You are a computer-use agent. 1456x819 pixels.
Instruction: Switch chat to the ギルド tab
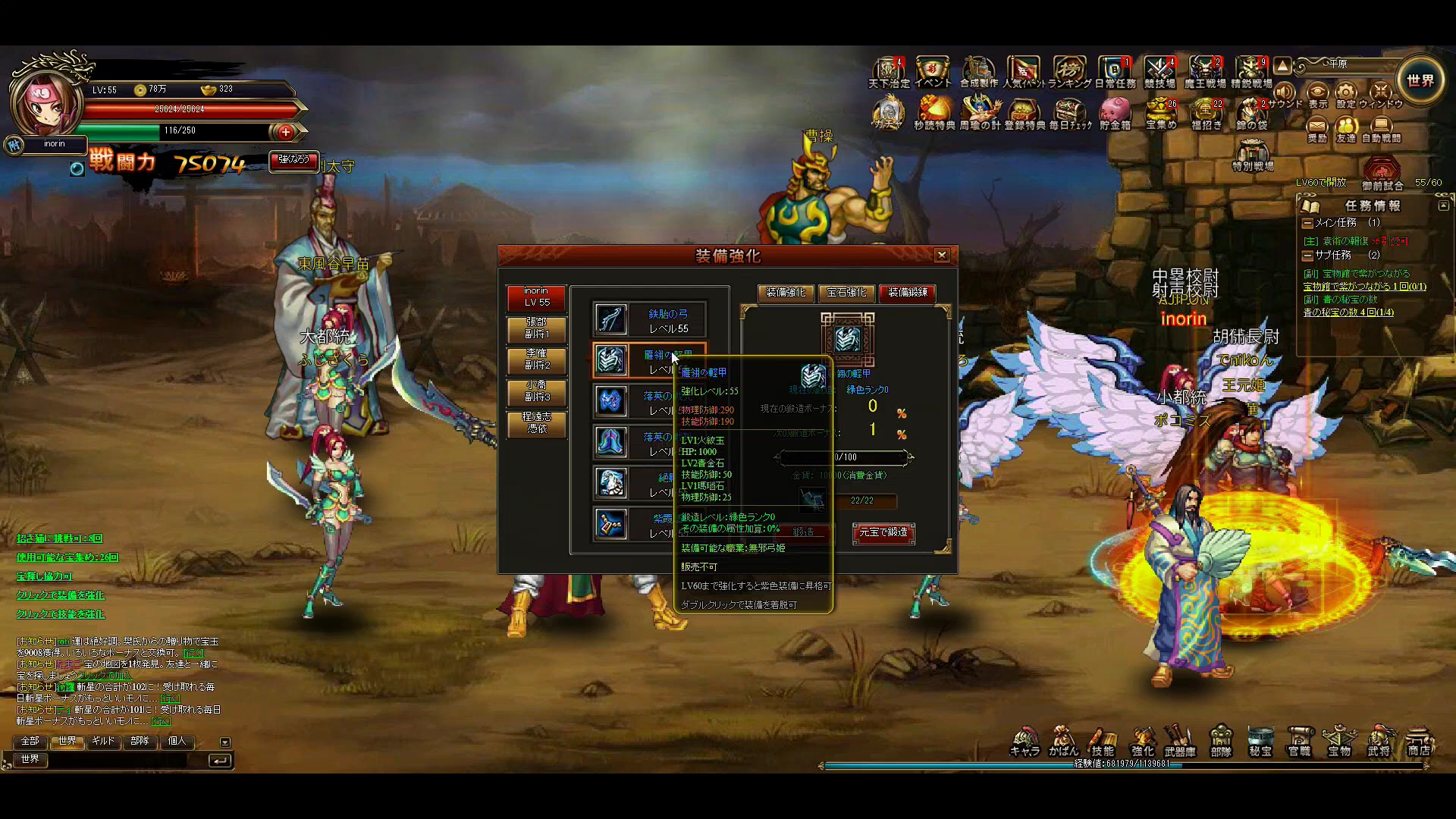pos(103,741)
